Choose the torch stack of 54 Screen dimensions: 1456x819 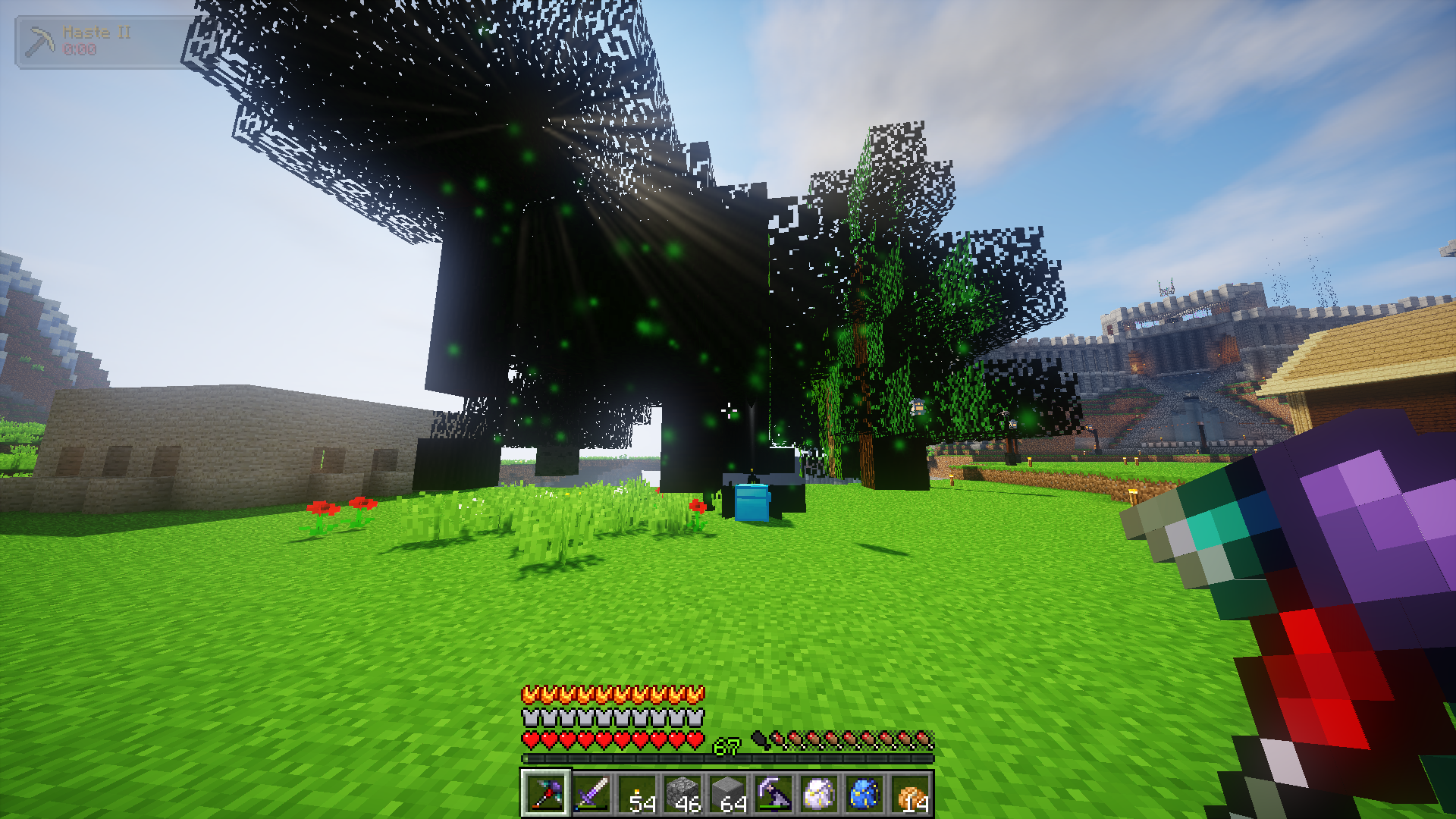pyautogui.click(x=636, y=794)
